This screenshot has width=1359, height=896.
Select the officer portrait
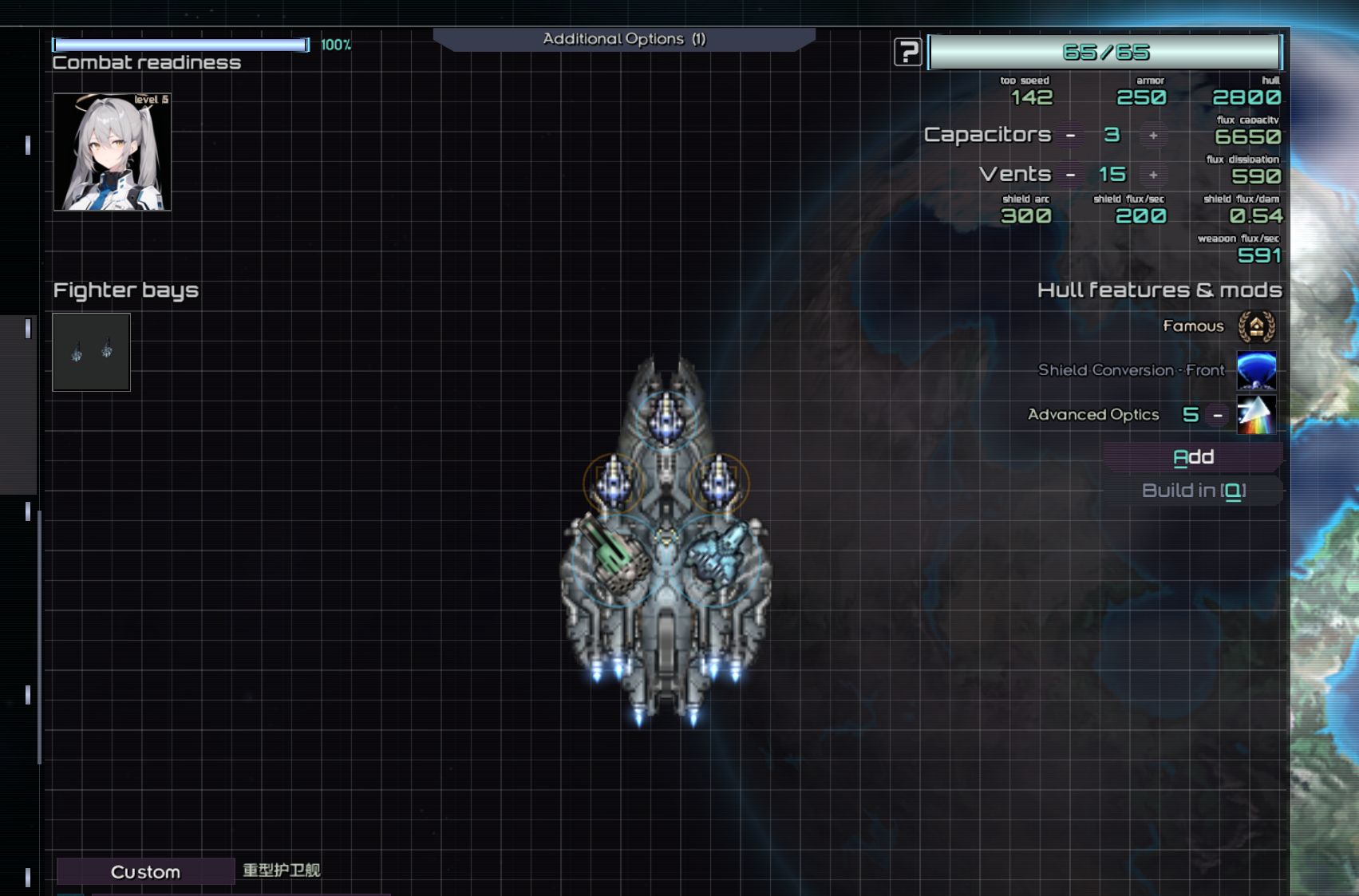pos(113,152)
